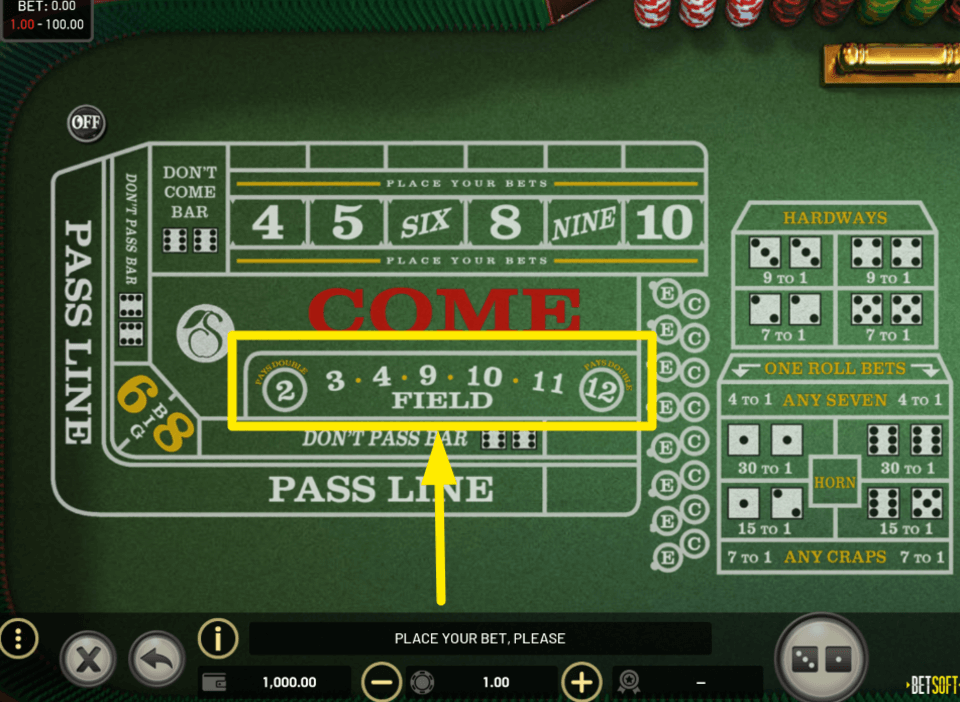Screen dimensions: 960x702
Task: Place a bet on number 4
Action: coord(268,223)
